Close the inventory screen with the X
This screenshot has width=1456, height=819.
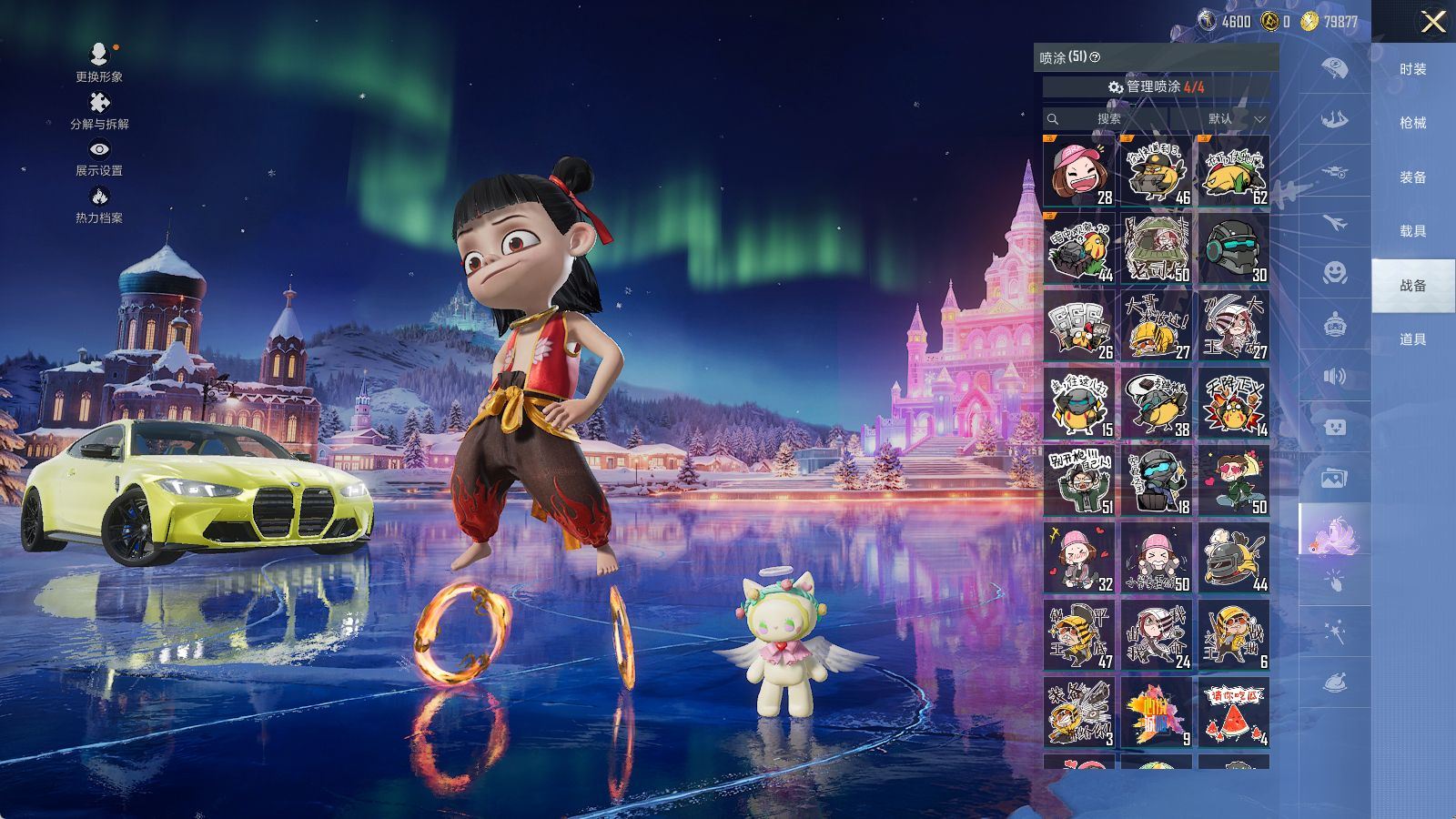(1432, 22)
